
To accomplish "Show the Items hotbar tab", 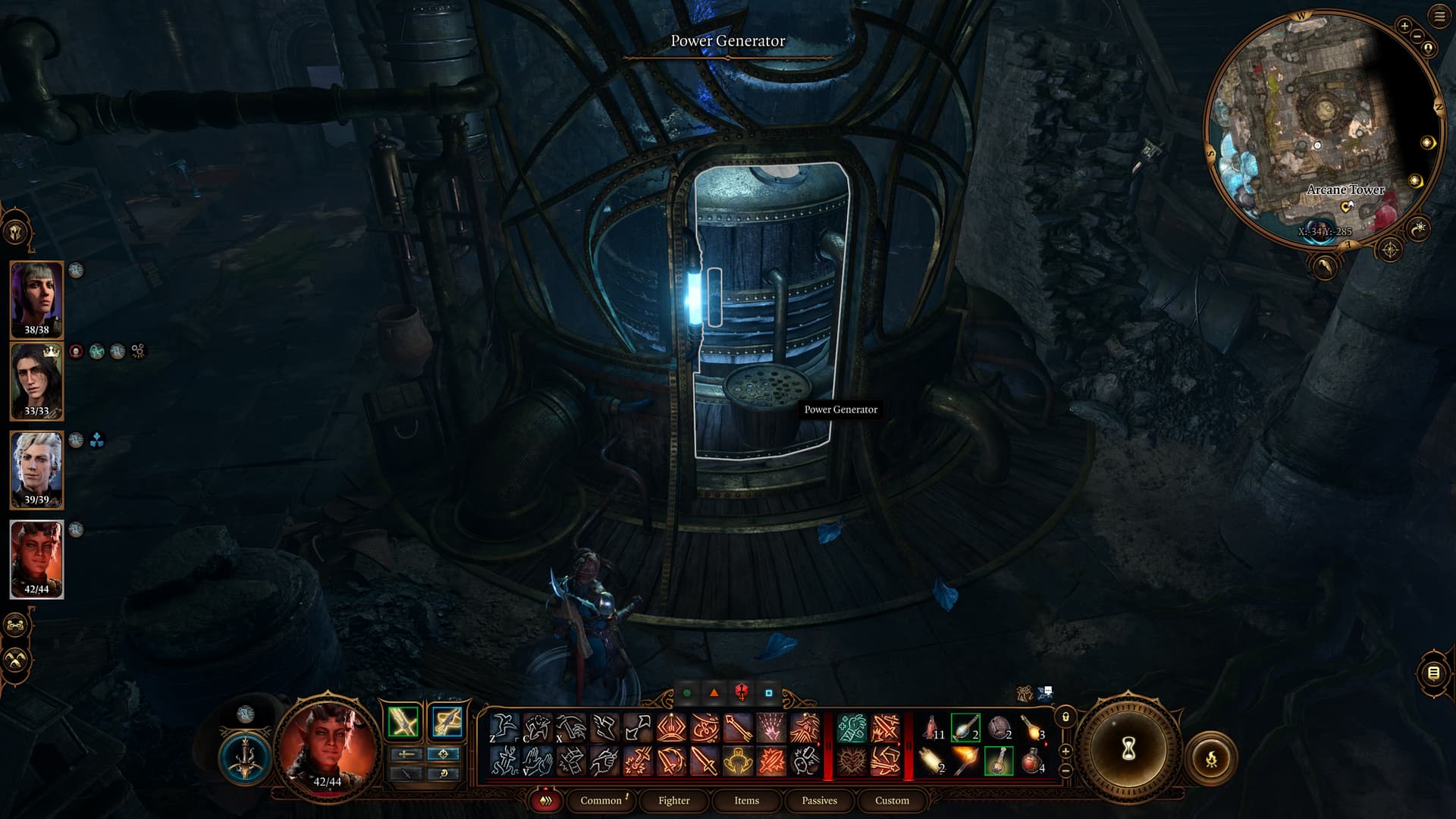I will point(746,800).
